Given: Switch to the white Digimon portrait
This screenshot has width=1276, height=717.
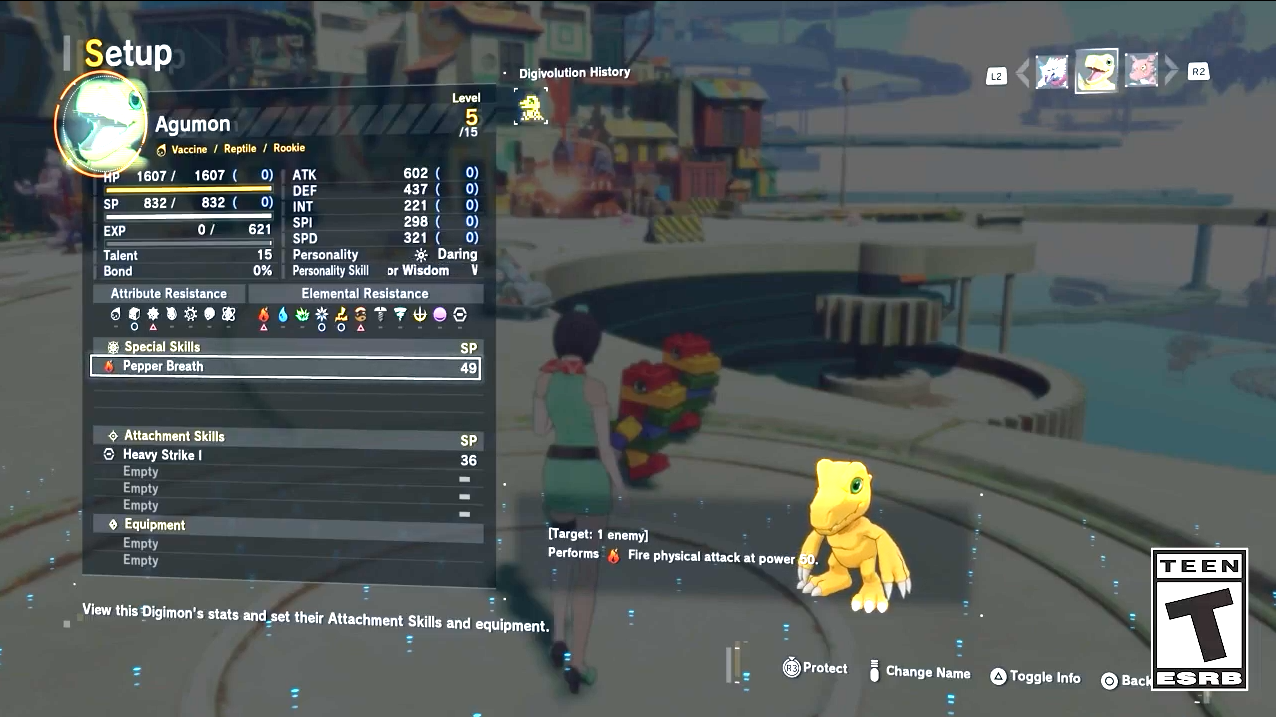Looking at the screenshot, I should tap(1051, 72).
